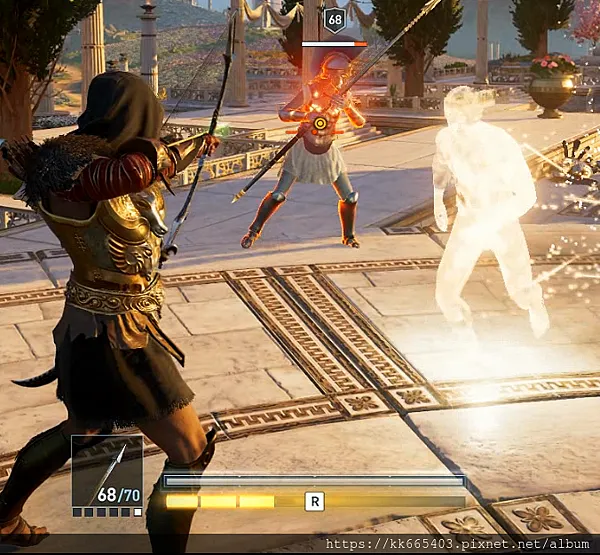Click the enemy level 68 shield badge
Image resolution: width=600 pixels, height=555 pixels.
coord(334,20)
